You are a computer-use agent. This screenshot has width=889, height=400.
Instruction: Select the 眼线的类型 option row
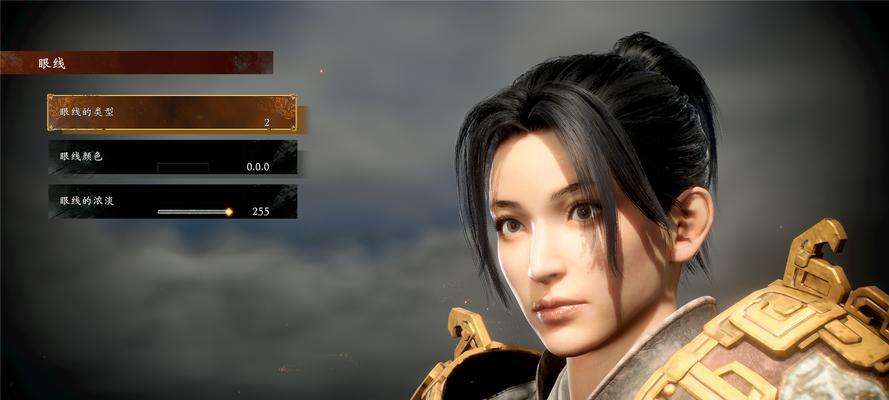tap(171, 113)
